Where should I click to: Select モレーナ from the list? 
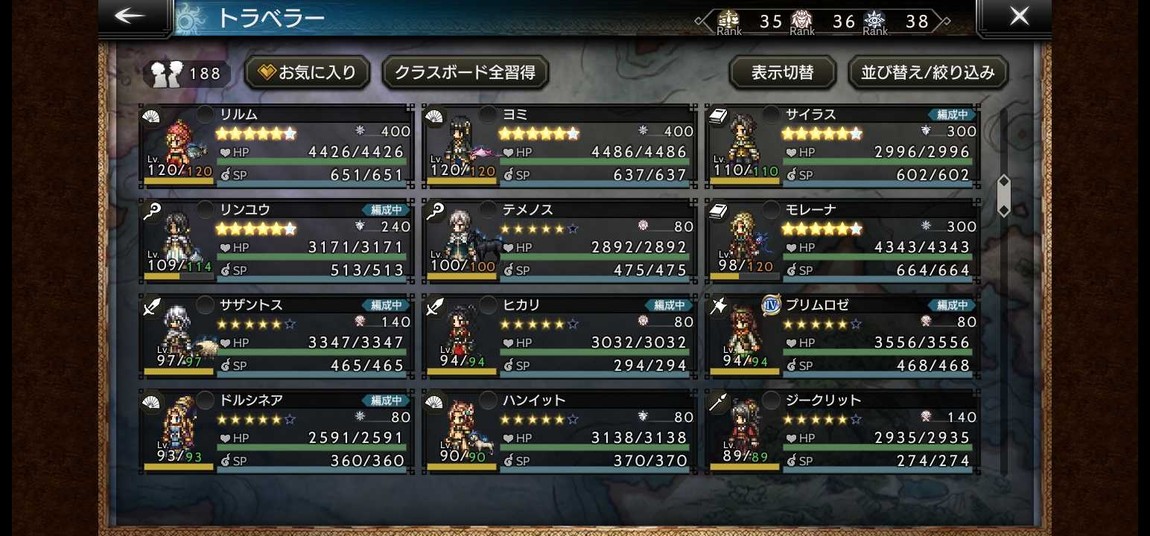tap(843, 241)
